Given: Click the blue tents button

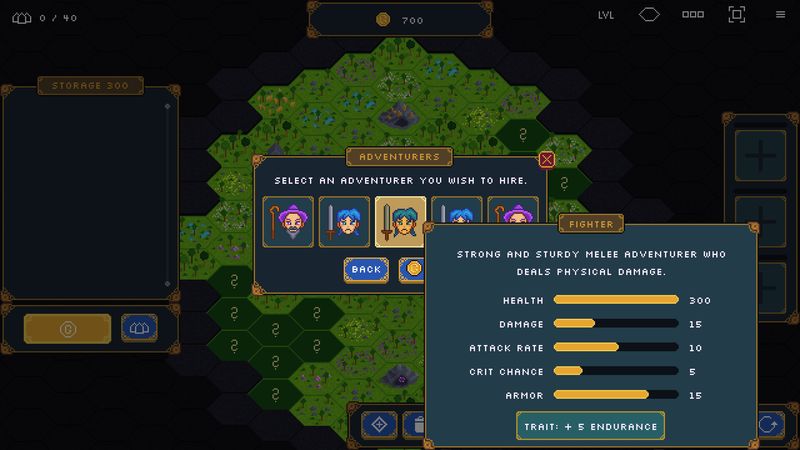Looking at the screenshot, I should click(x=139, y=328).
